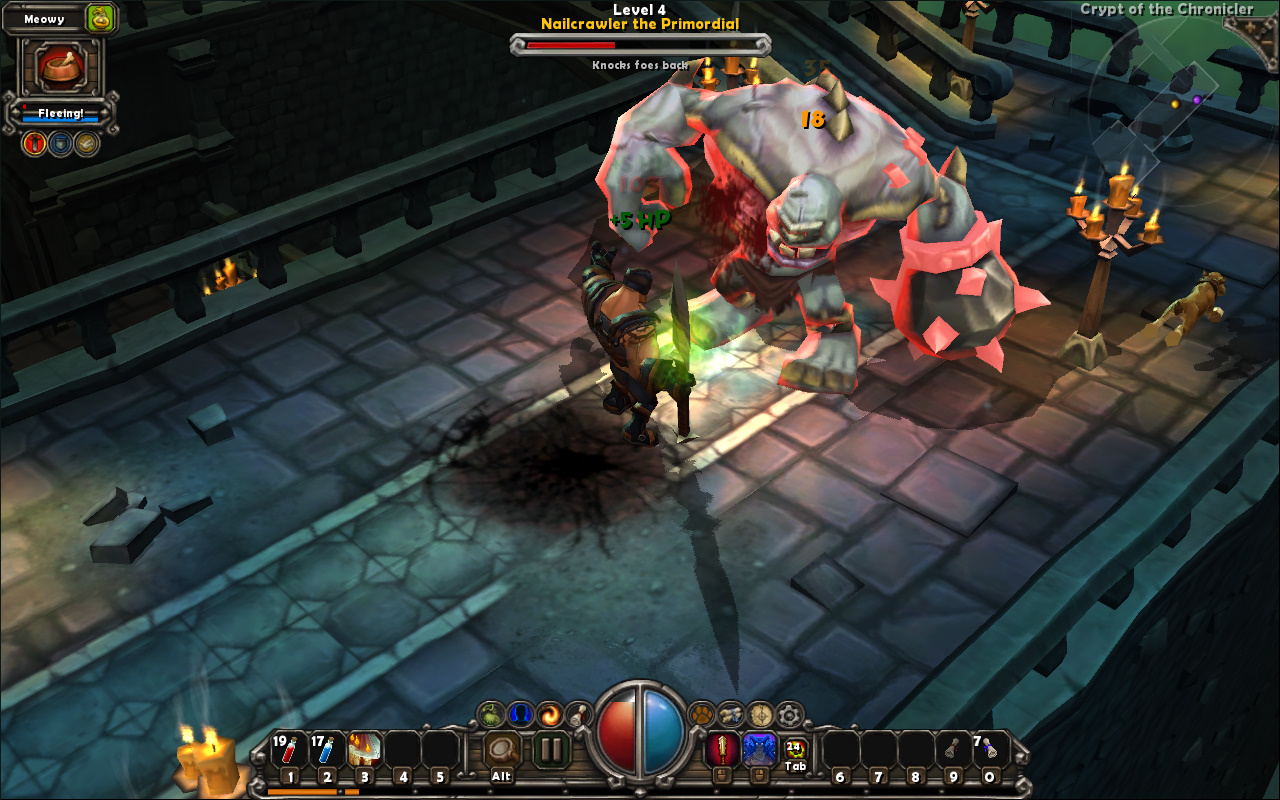Open the scroll journal icon
1280x800 pixels.
732,714
